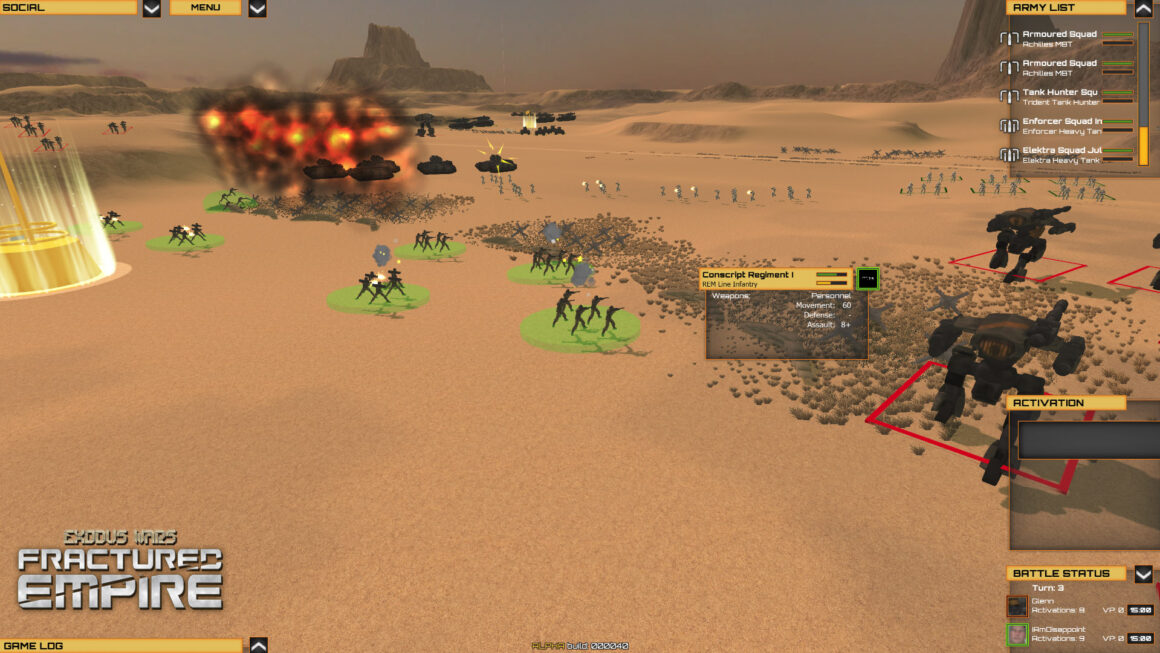Collapse the Army List panel
The image size is (1160, 653).
coord(1144,8)
